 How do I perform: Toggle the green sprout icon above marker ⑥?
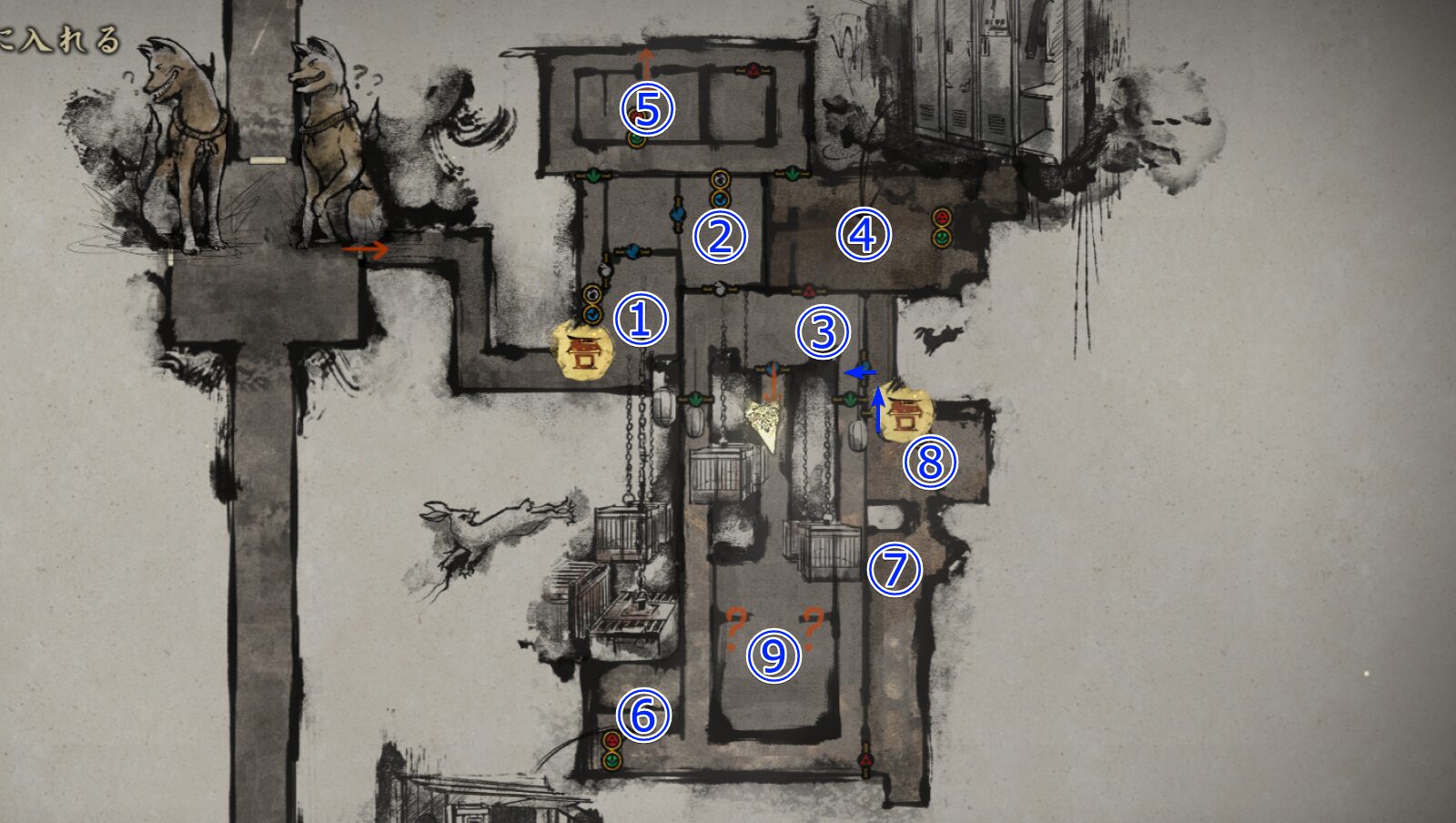point(612,760)
